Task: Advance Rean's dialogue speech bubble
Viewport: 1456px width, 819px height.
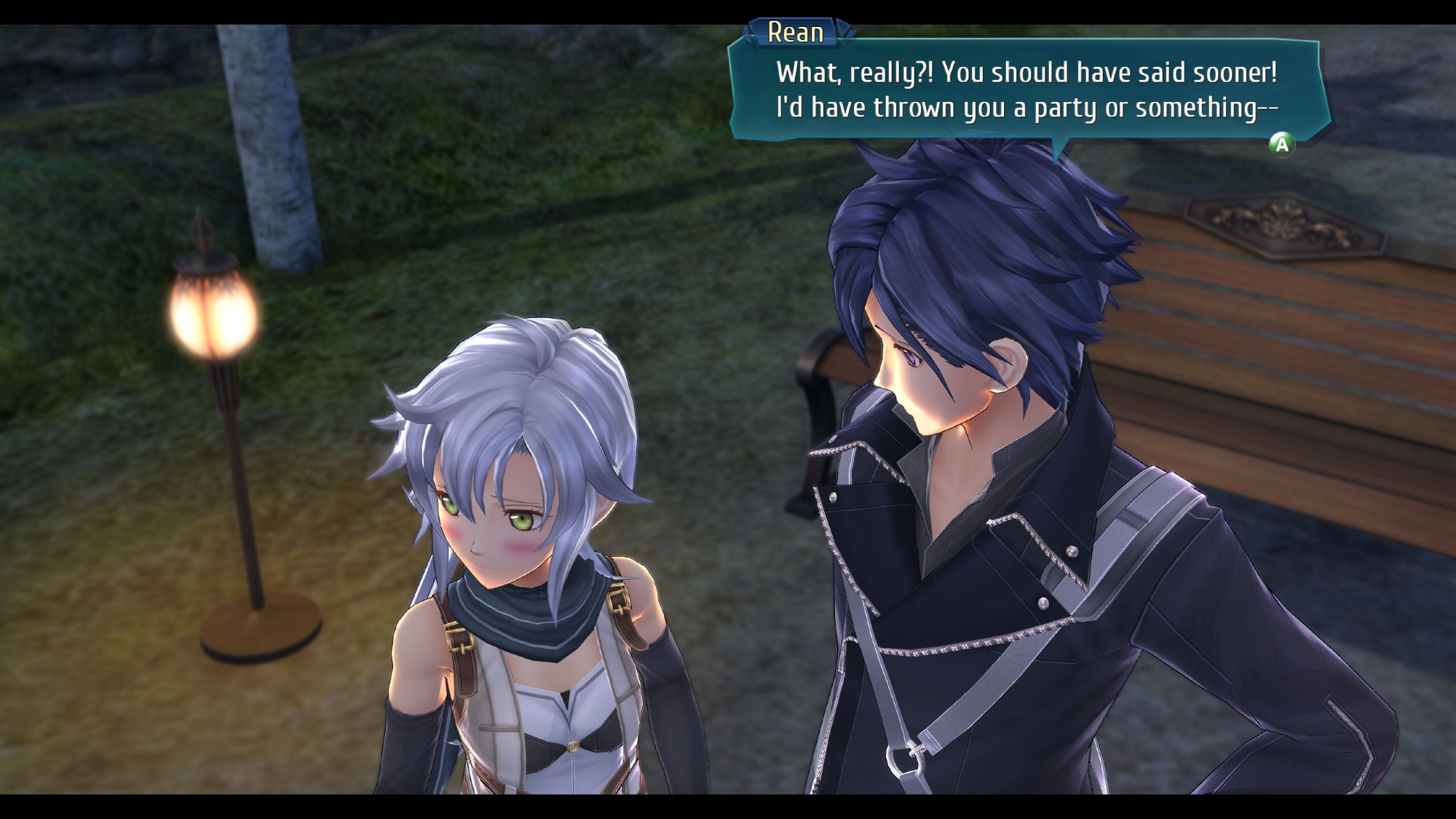Action: click(1281, 144)
